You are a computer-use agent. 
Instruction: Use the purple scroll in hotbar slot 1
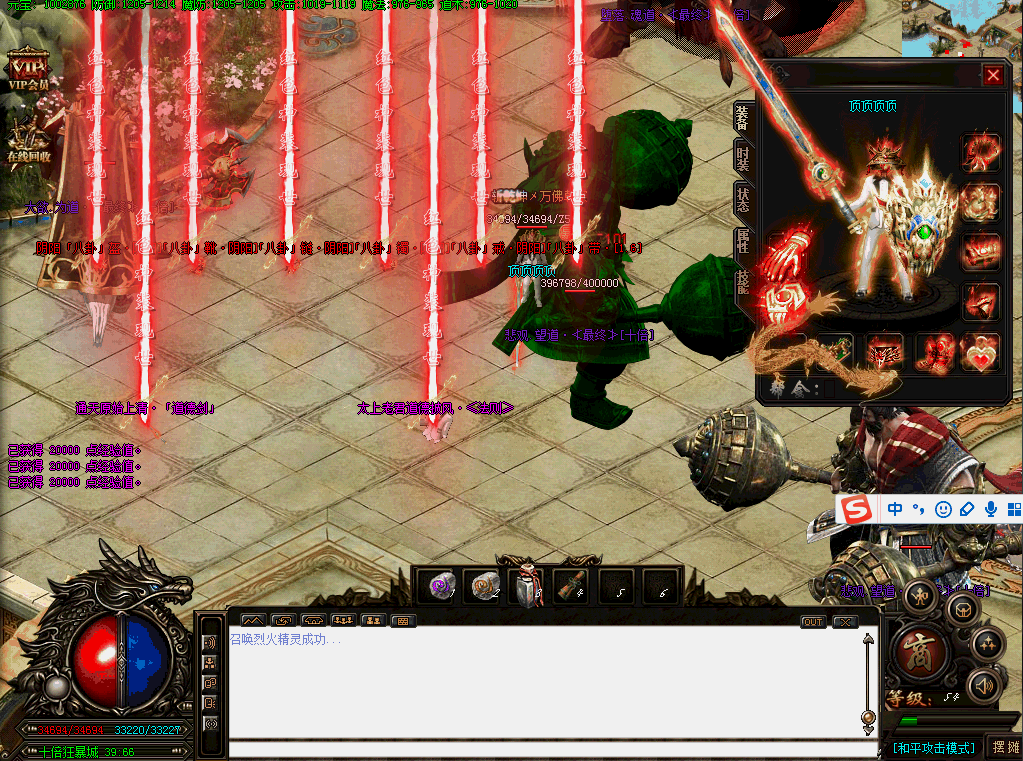click(x=441, y=587)
